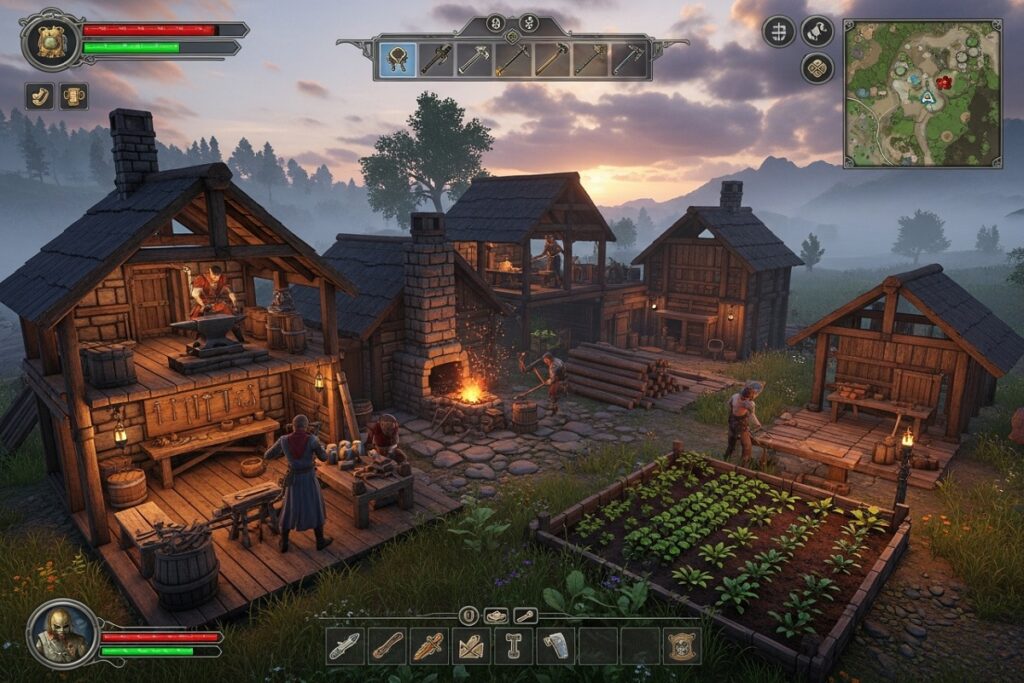Select the folded parchment plans slot
This screenshot has height=683, width=1024.
(471, 646)
